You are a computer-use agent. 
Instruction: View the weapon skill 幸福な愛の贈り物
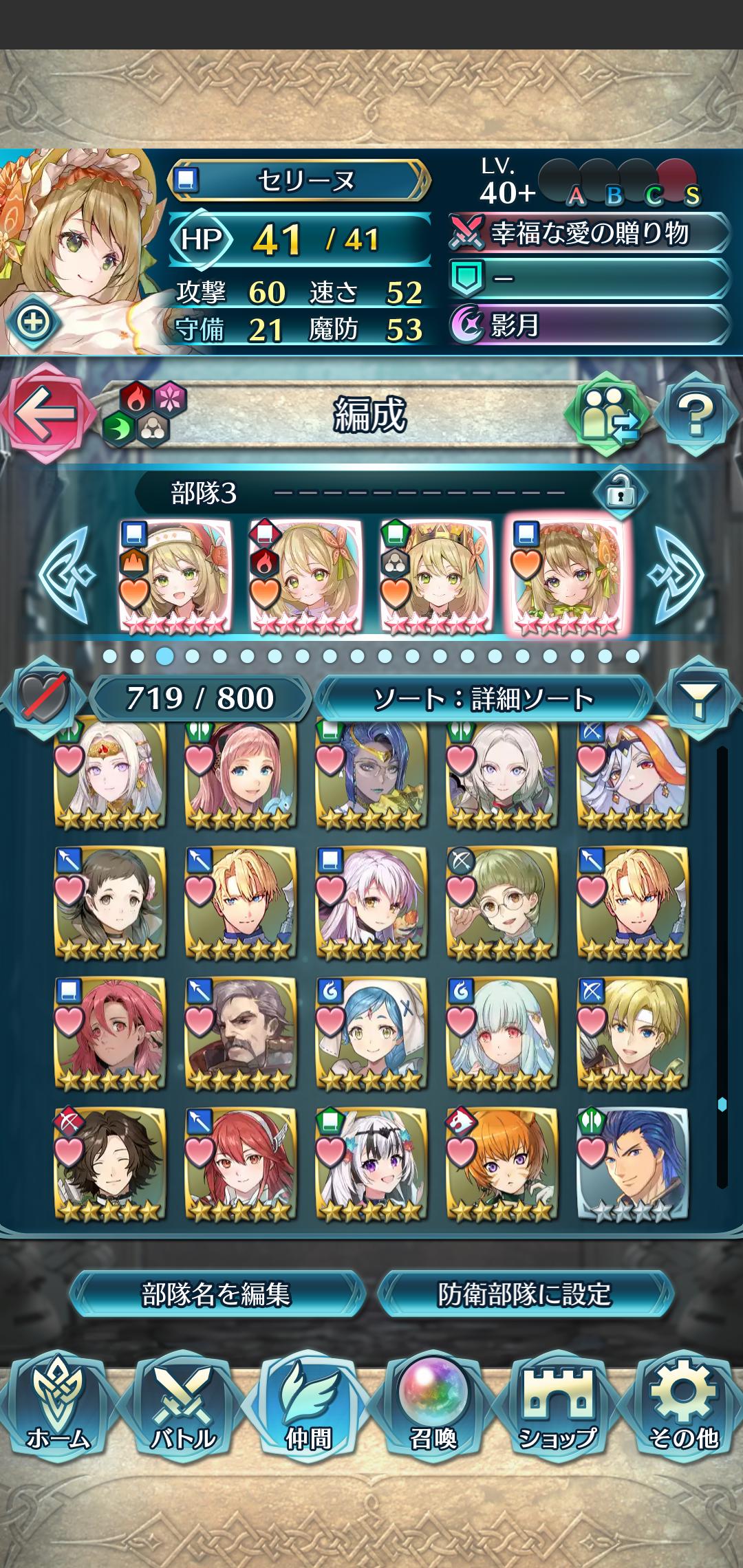pos(589,234)
